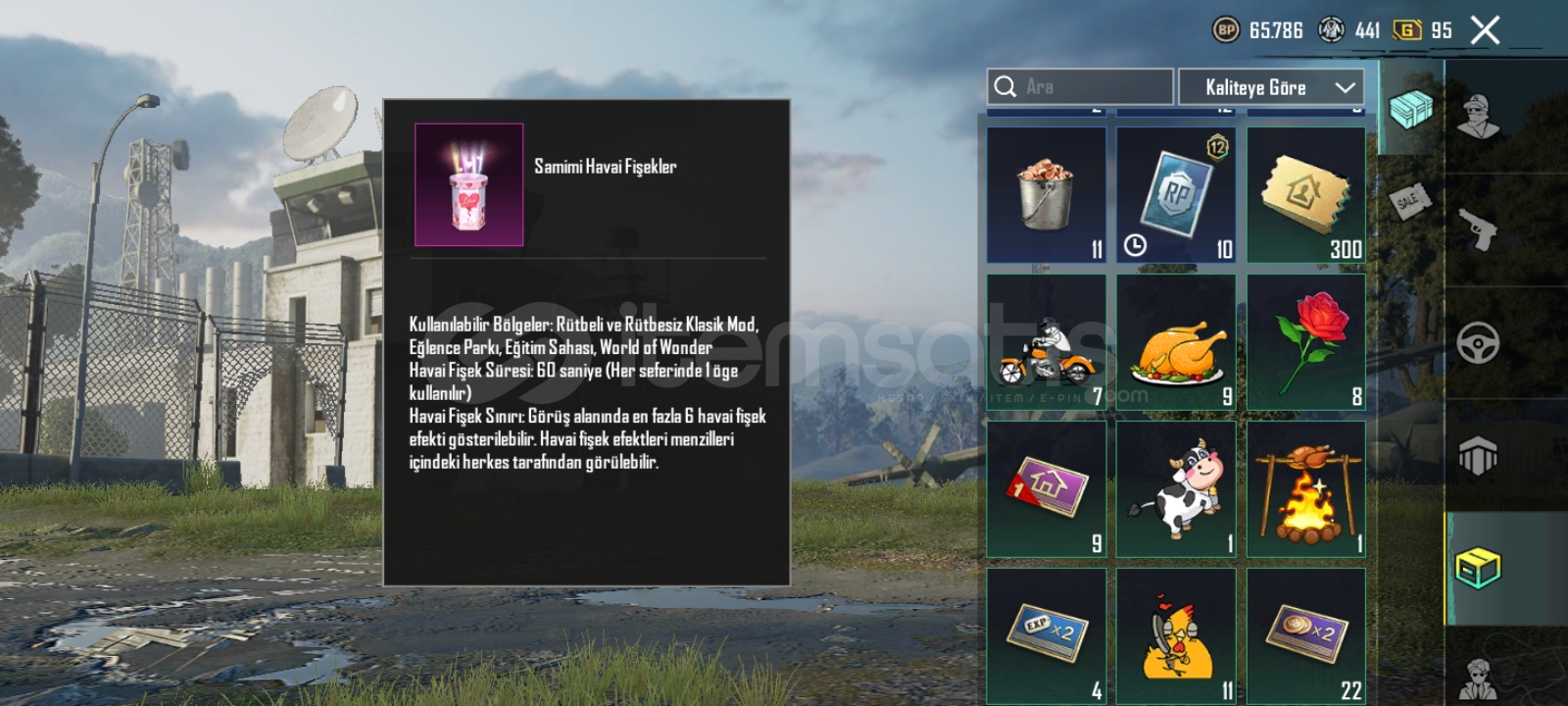Select the EXP x2 card item

click(x=1047, y=632)
